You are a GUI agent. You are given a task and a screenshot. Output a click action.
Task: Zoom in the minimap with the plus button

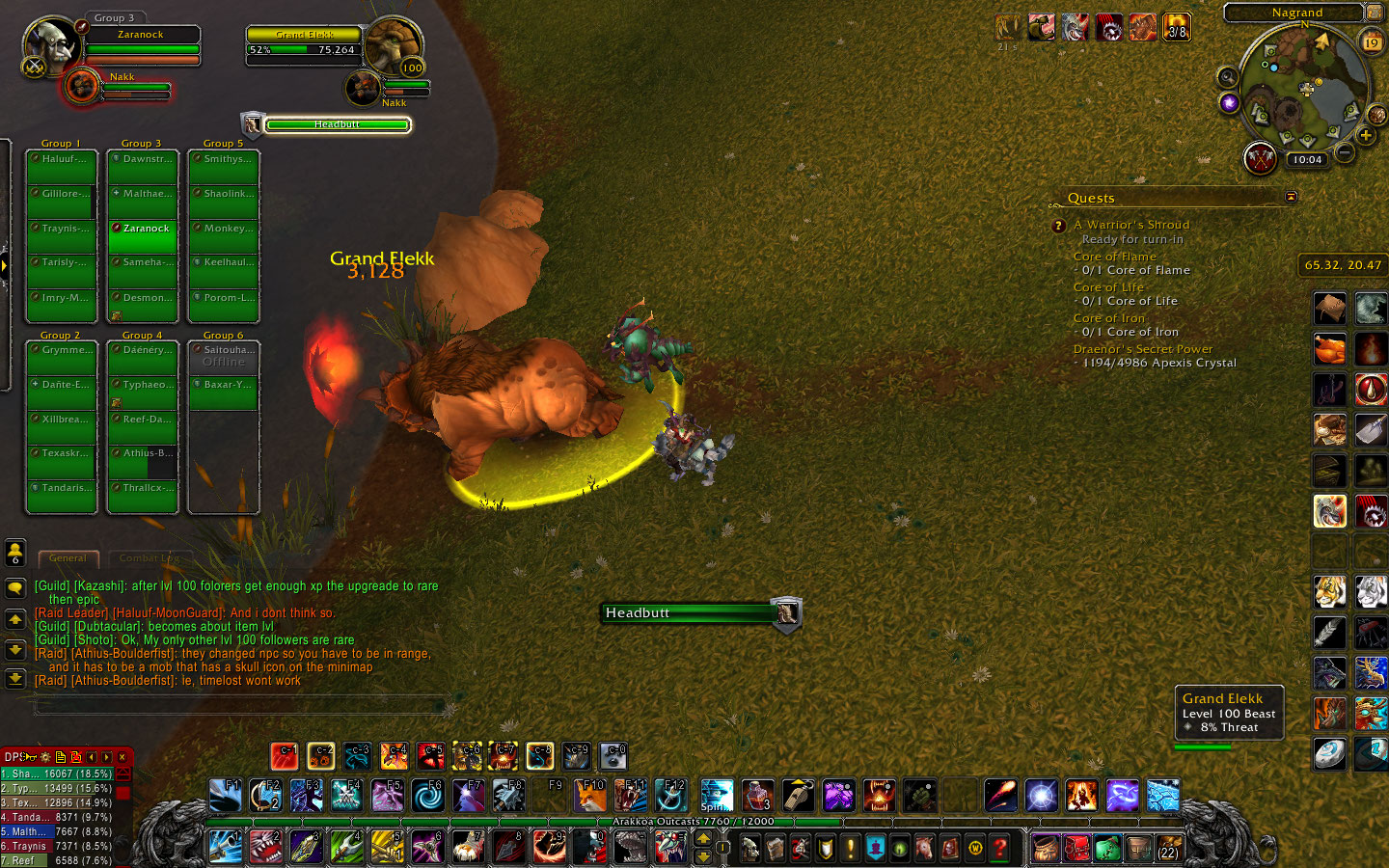tap(1367, 134)
